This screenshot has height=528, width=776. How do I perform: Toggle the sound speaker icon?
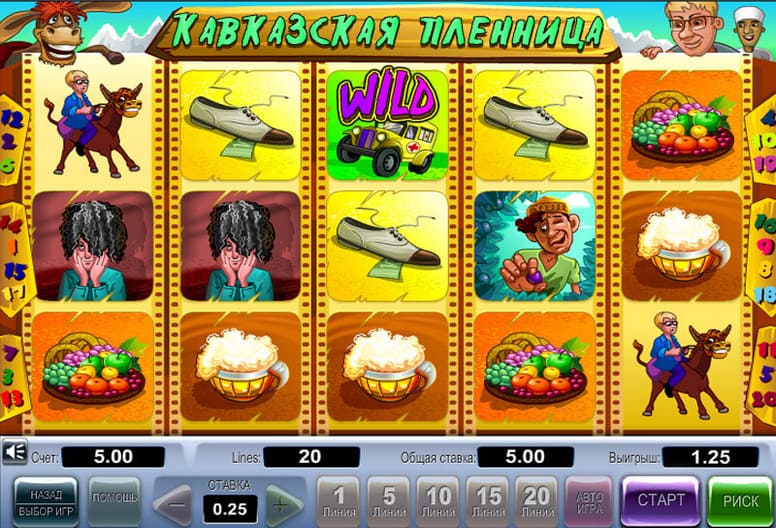pyautogui.click(x=14, y=454)
